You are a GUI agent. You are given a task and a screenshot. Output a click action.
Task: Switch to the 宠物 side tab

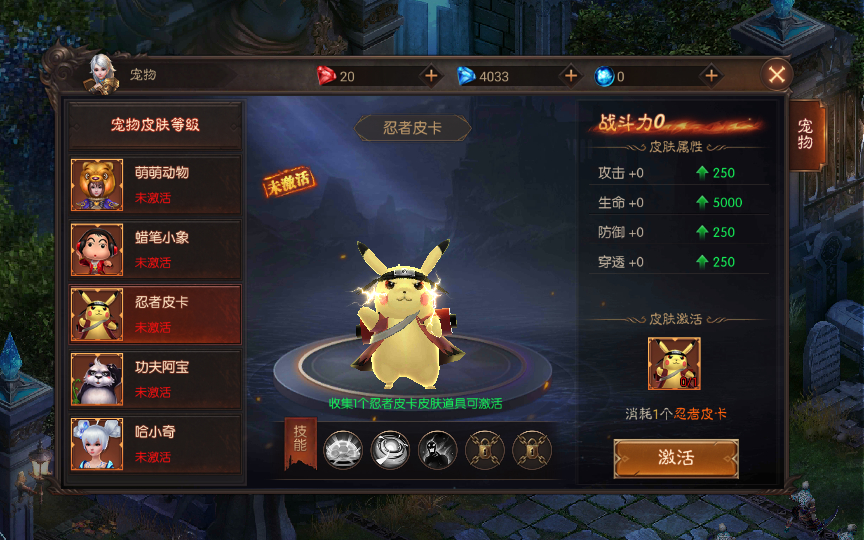[x=805, y=134]
